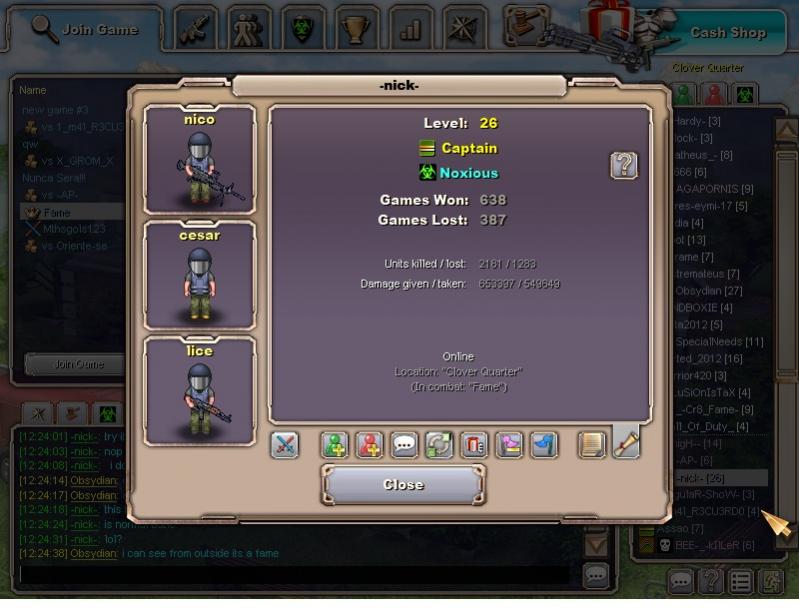The width and height of the screenshot is (799, 613).
Task: Click the pink bird icon
Action: pos(510,445)
